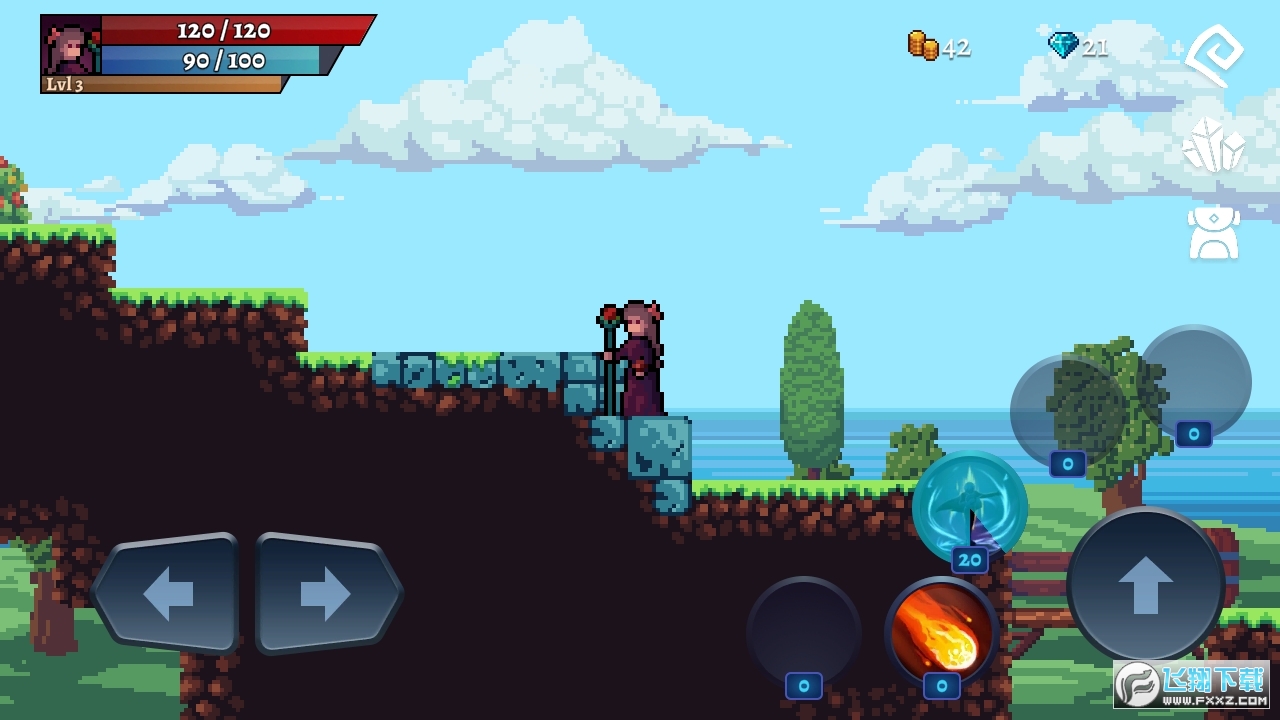Tap the move left arrow button
Image resolution: width=1280 pixels, height=720 pixels.
(x=166, y=594)
